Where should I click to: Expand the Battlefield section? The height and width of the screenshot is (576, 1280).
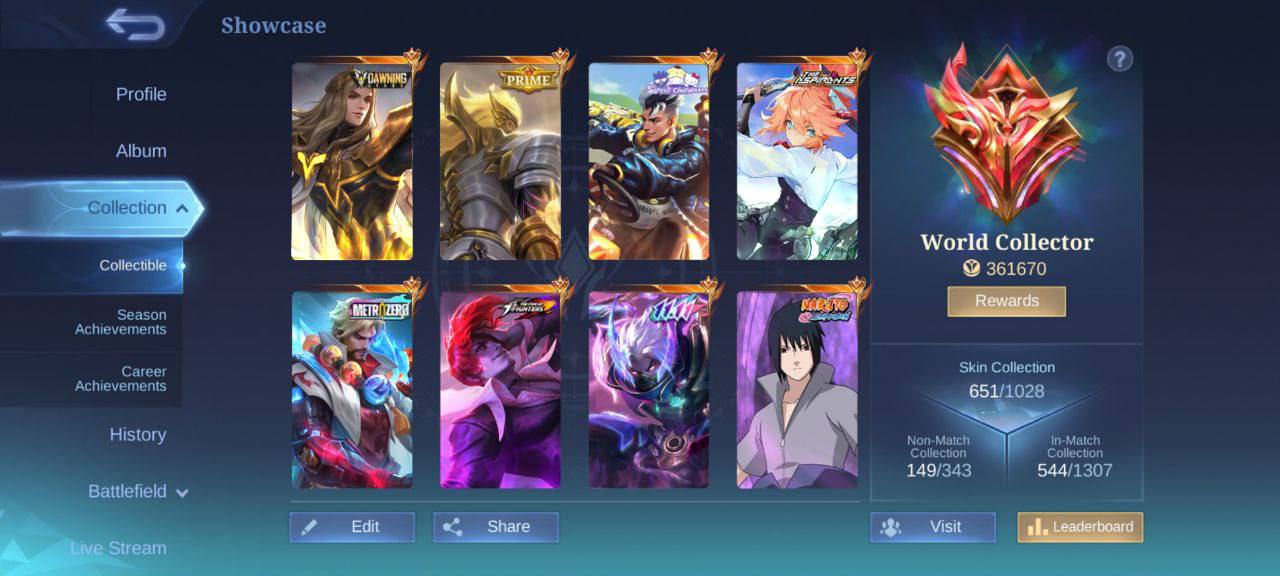138,492
